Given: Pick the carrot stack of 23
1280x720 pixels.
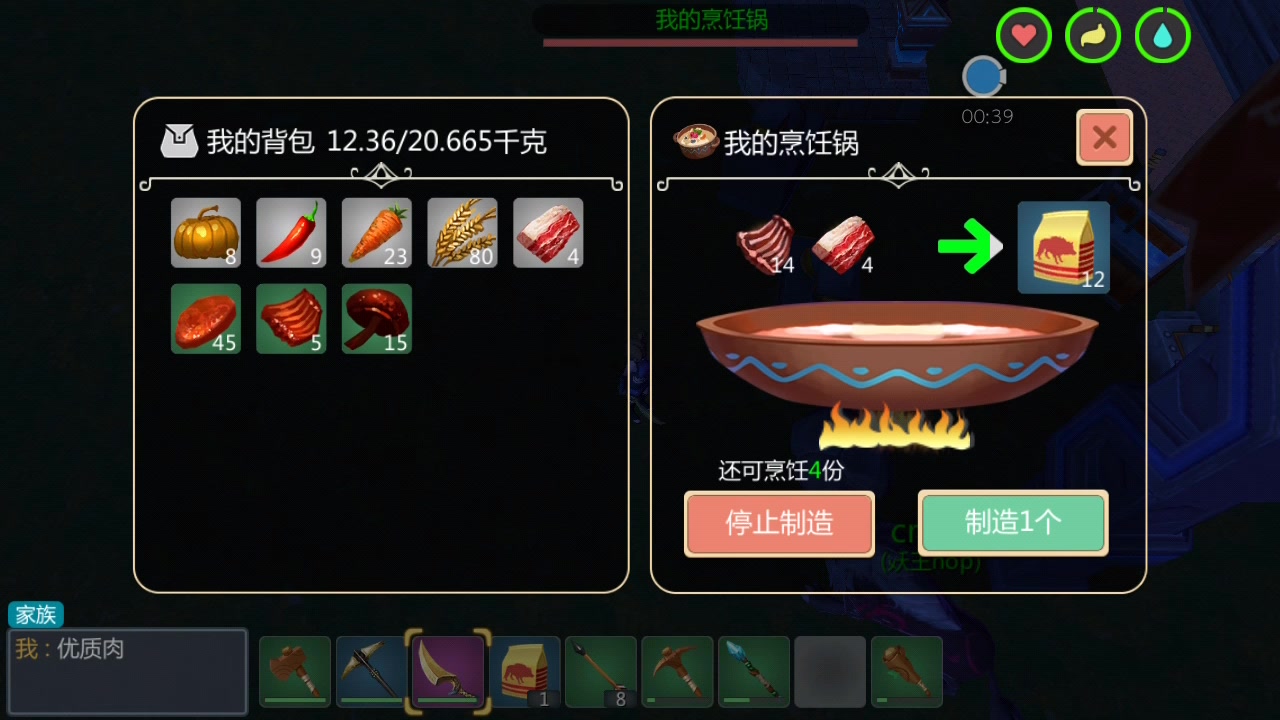Looking at the screenshot, I should (377, 232).
